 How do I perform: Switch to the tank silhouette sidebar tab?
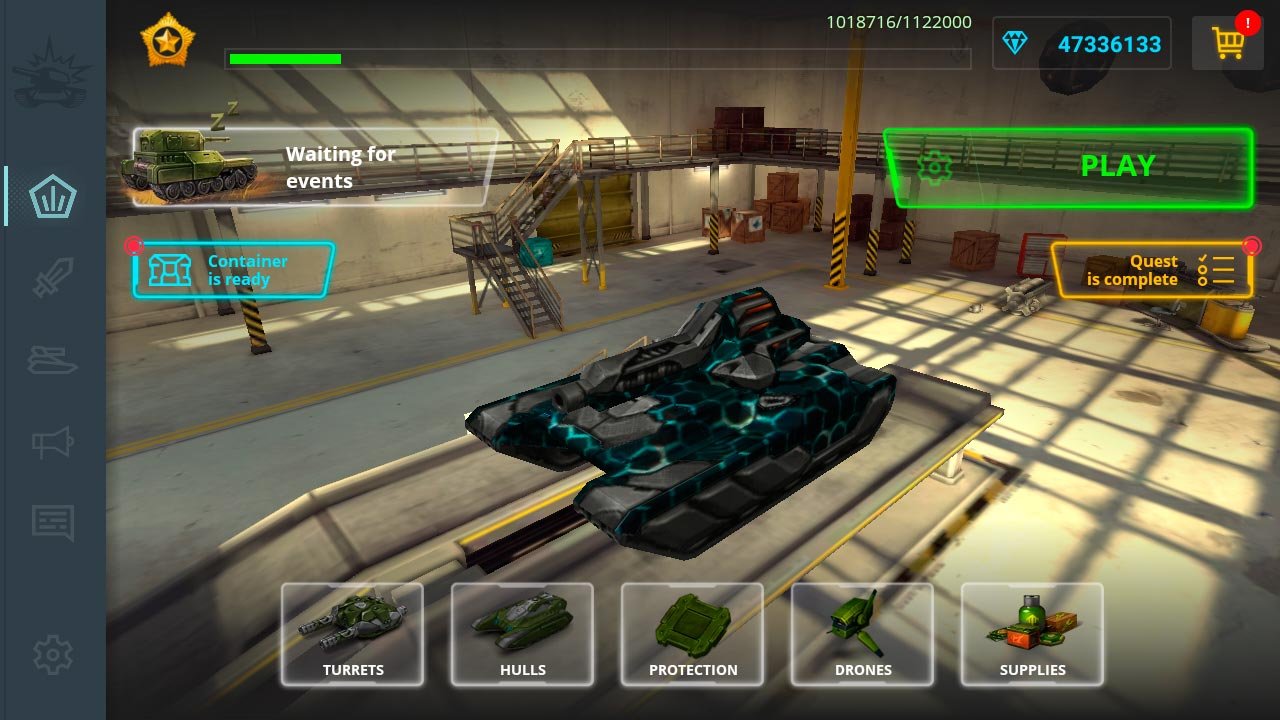pyautogui.click(x=53, y=360)
